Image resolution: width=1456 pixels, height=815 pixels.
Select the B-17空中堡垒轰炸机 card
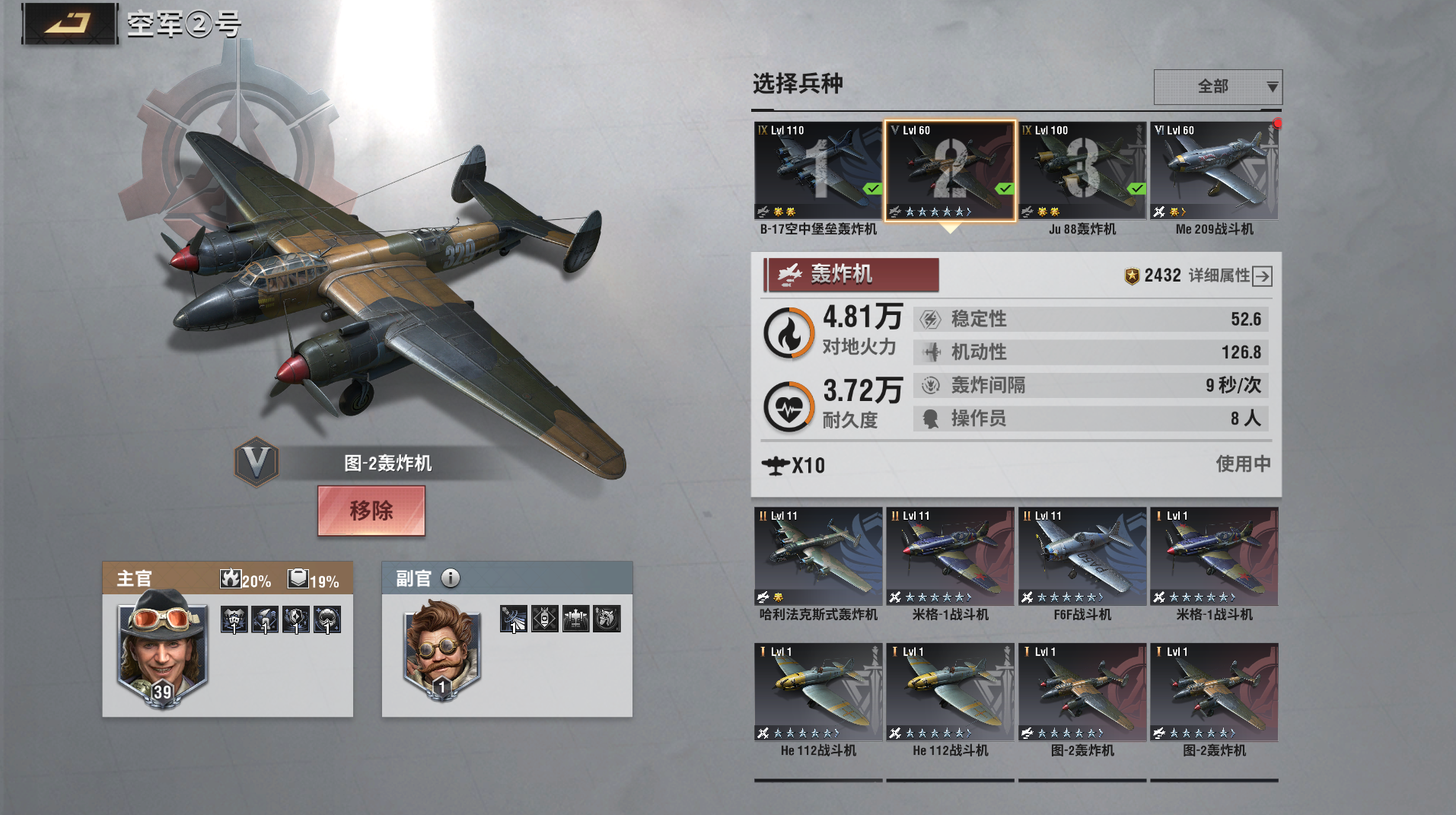point(818,171)
